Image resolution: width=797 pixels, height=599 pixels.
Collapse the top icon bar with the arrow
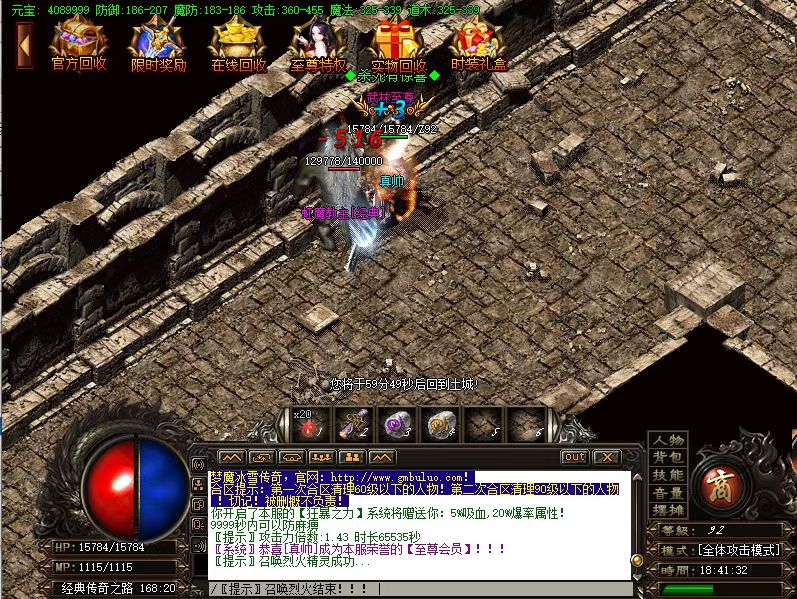pyautogui.click(x=25, y=44)
